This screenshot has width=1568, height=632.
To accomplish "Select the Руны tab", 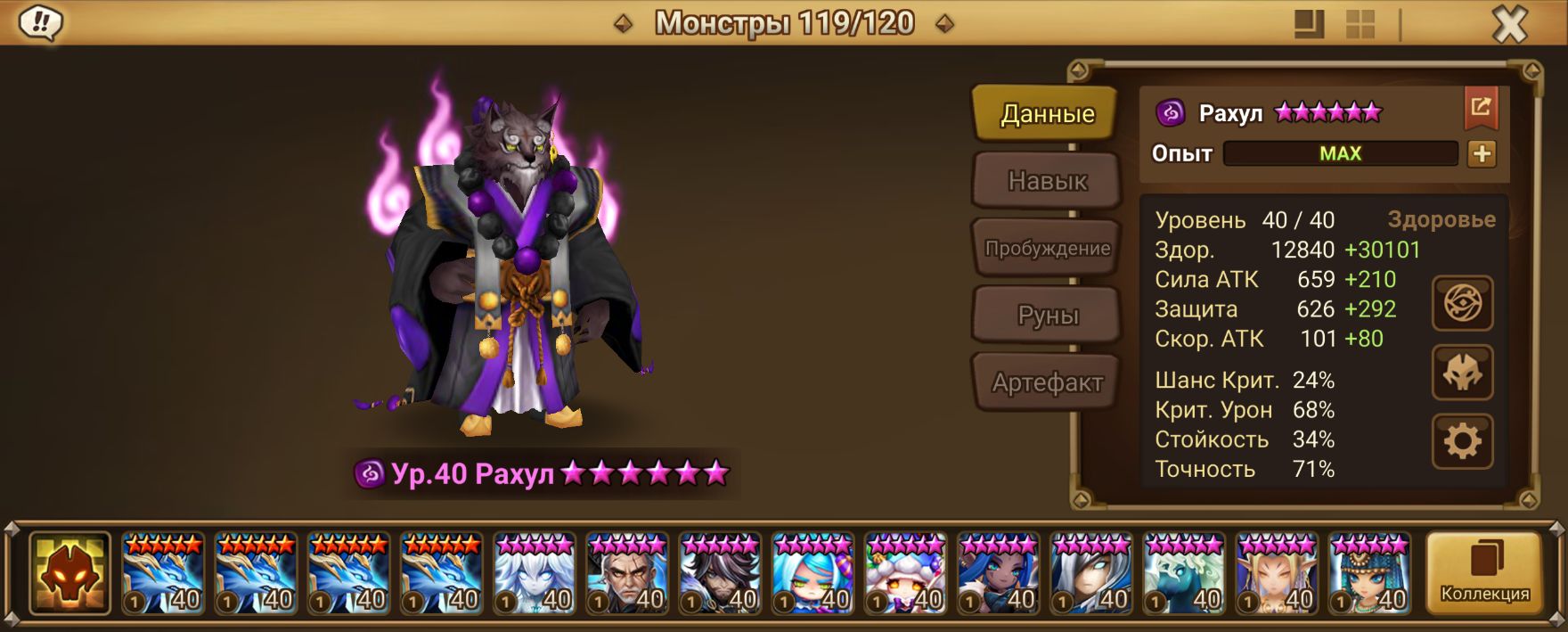I will click(x=1046, y=315).
